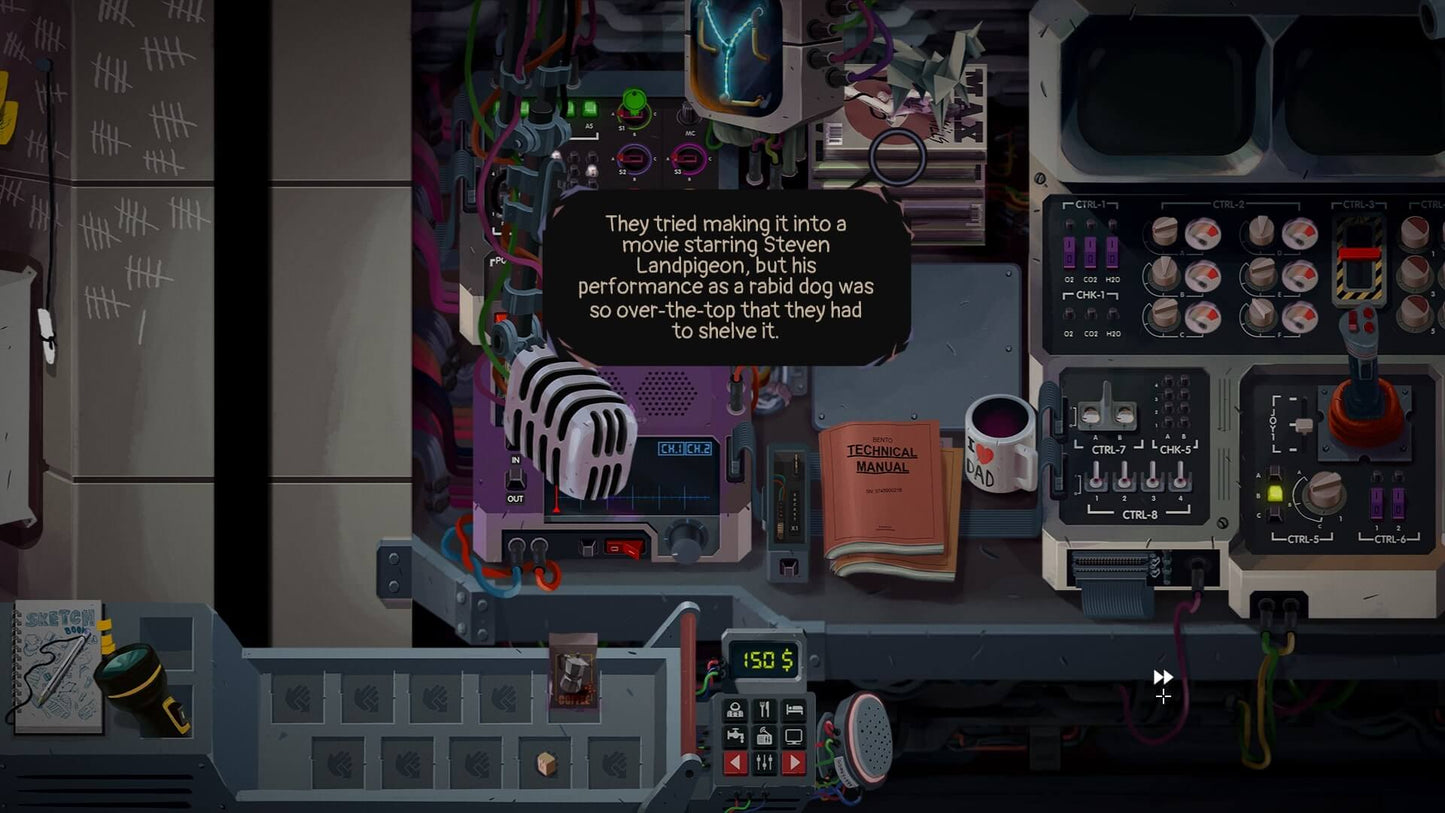The image size is (1445, 813).
Task: Open the Sketch Book
Action: pyautogui.click(x=57, y=666)
